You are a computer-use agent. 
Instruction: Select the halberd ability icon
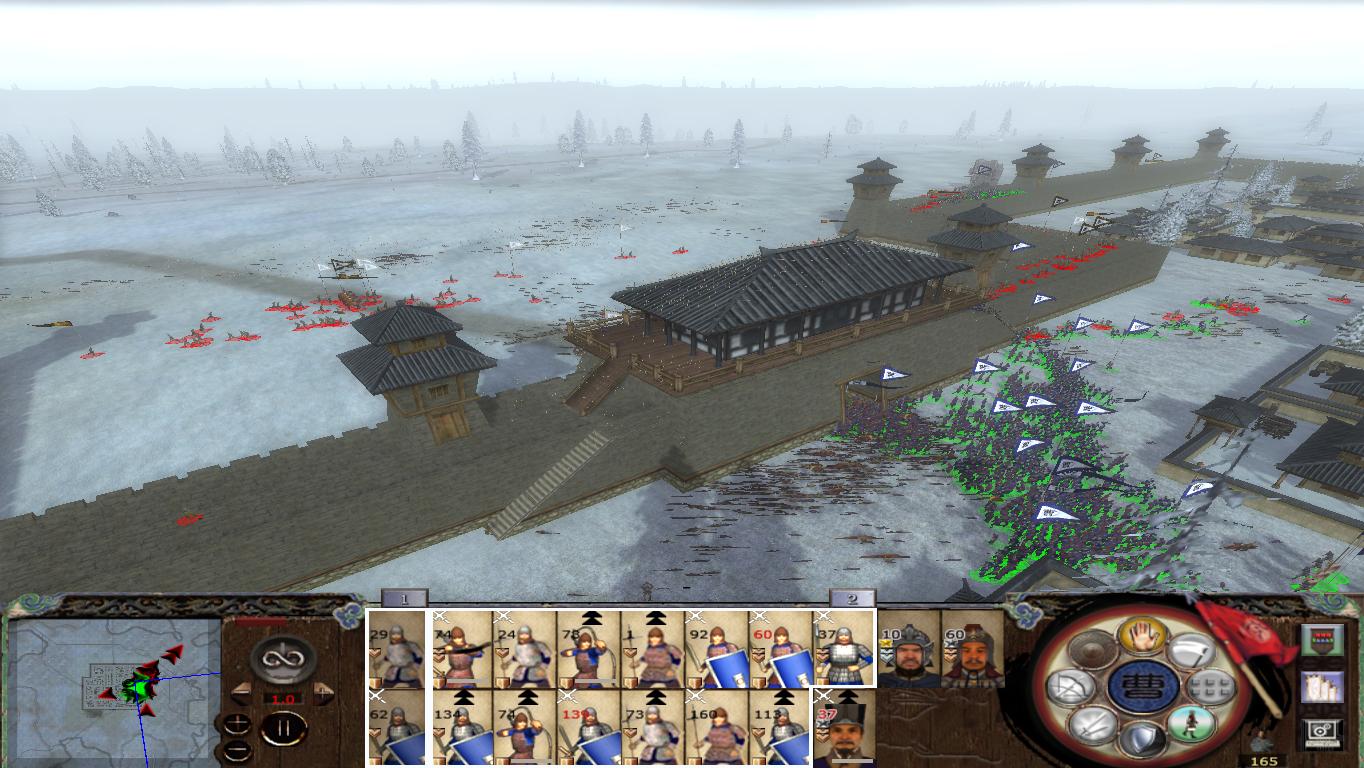pos(1190,650)
